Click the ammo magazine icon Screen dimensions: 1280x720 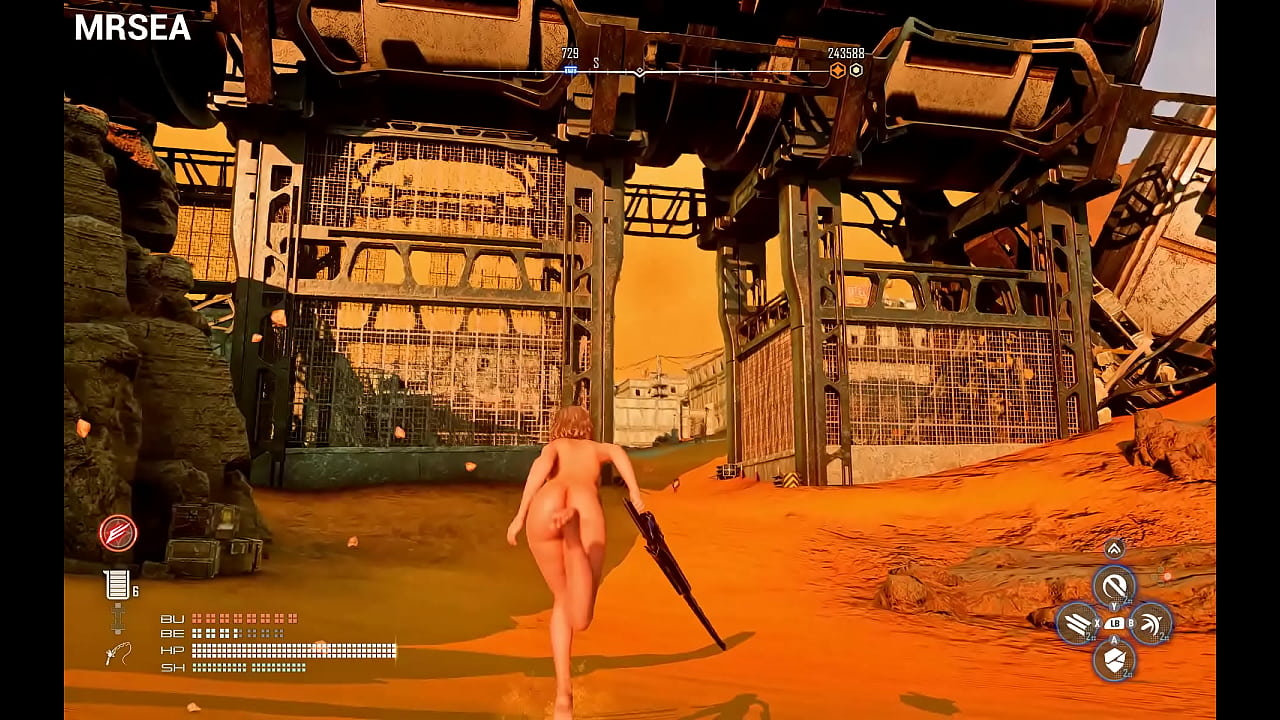click(x=117, y=585)
